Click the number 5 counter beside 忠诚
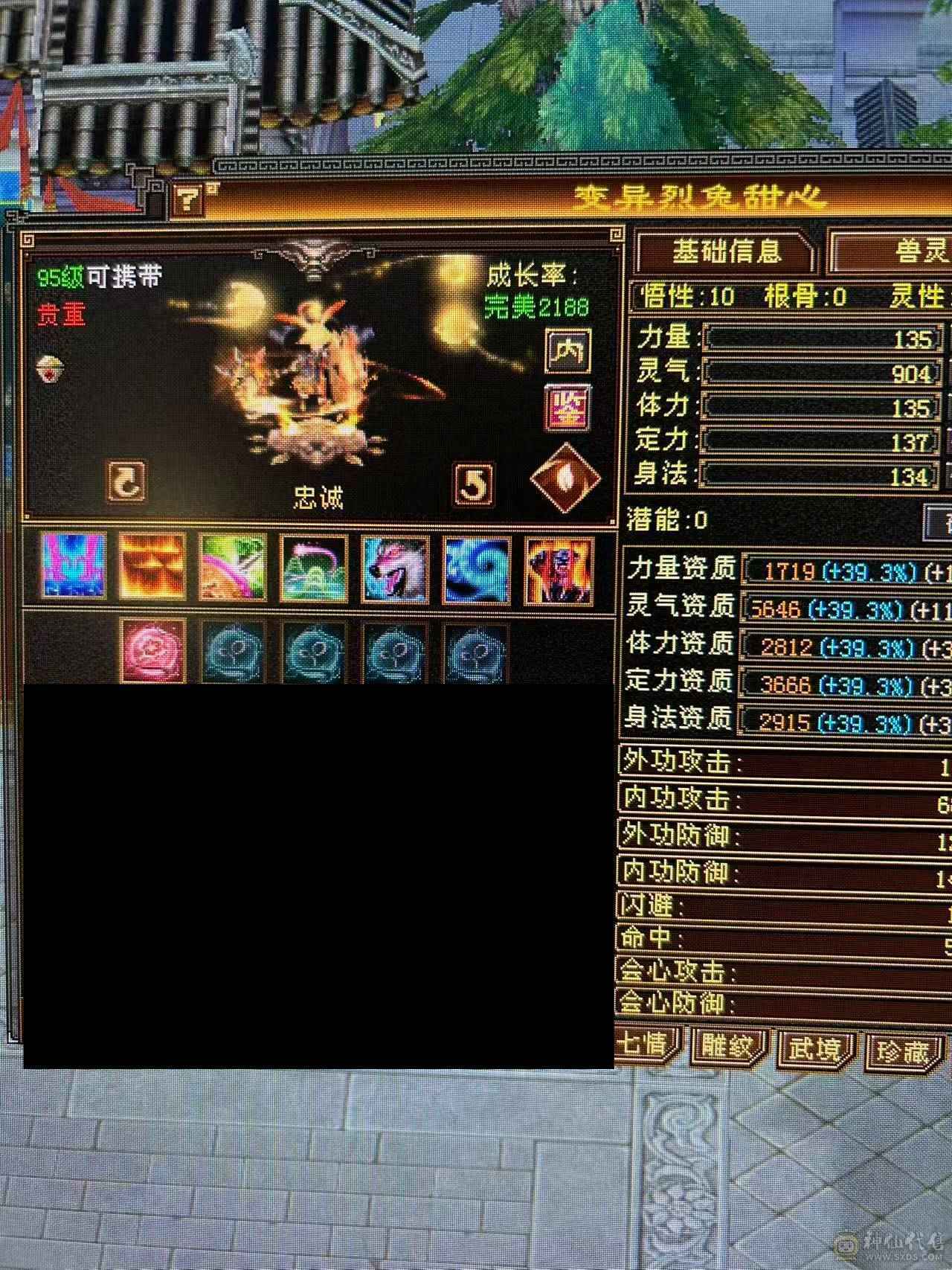952x1270 pixels. [x=474, y=484]
